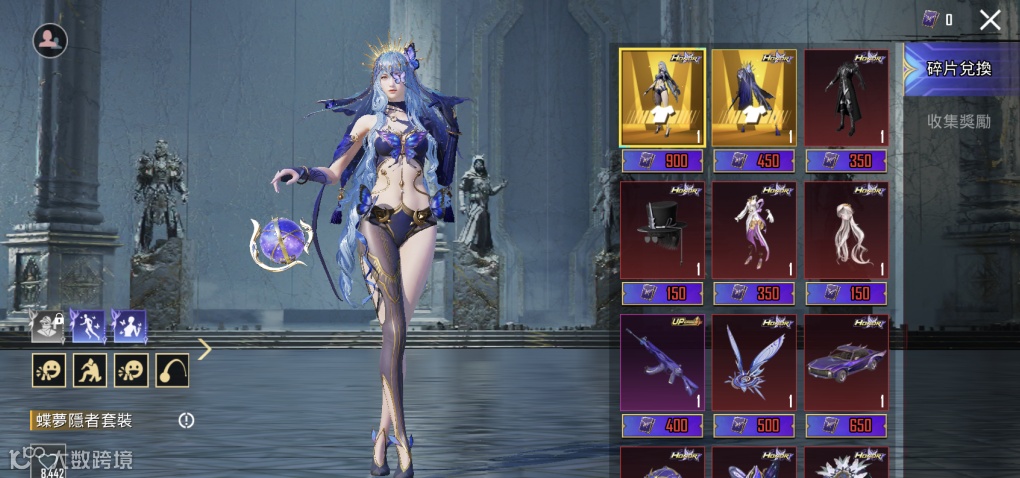Open the profile icon in the top-left
This screenshot has width=1020, height=478.
coord(50,40)
